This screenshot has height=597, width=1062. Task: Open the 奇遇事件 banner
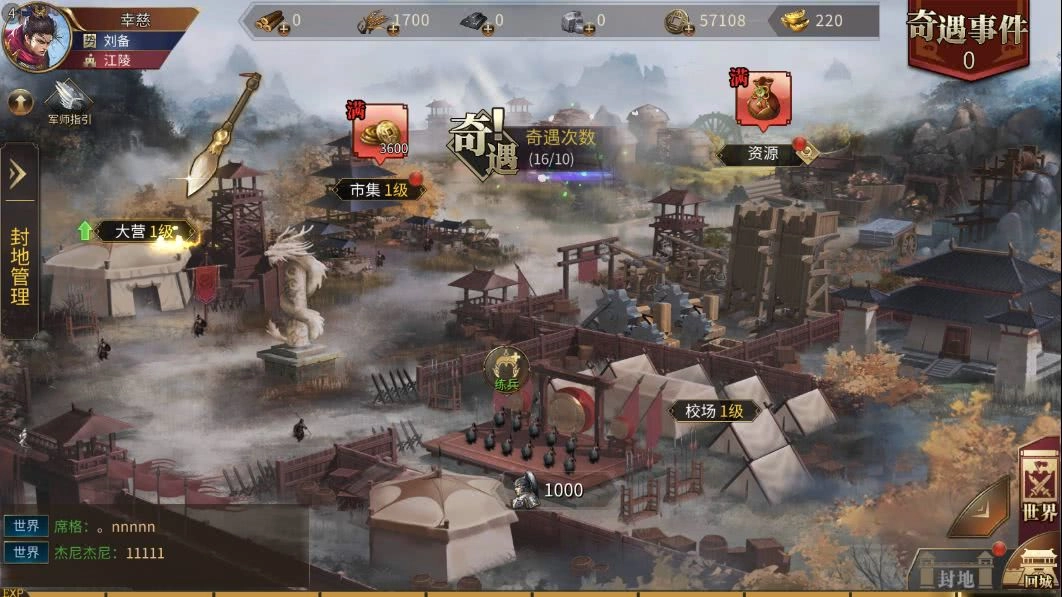[x=967, y=40]
